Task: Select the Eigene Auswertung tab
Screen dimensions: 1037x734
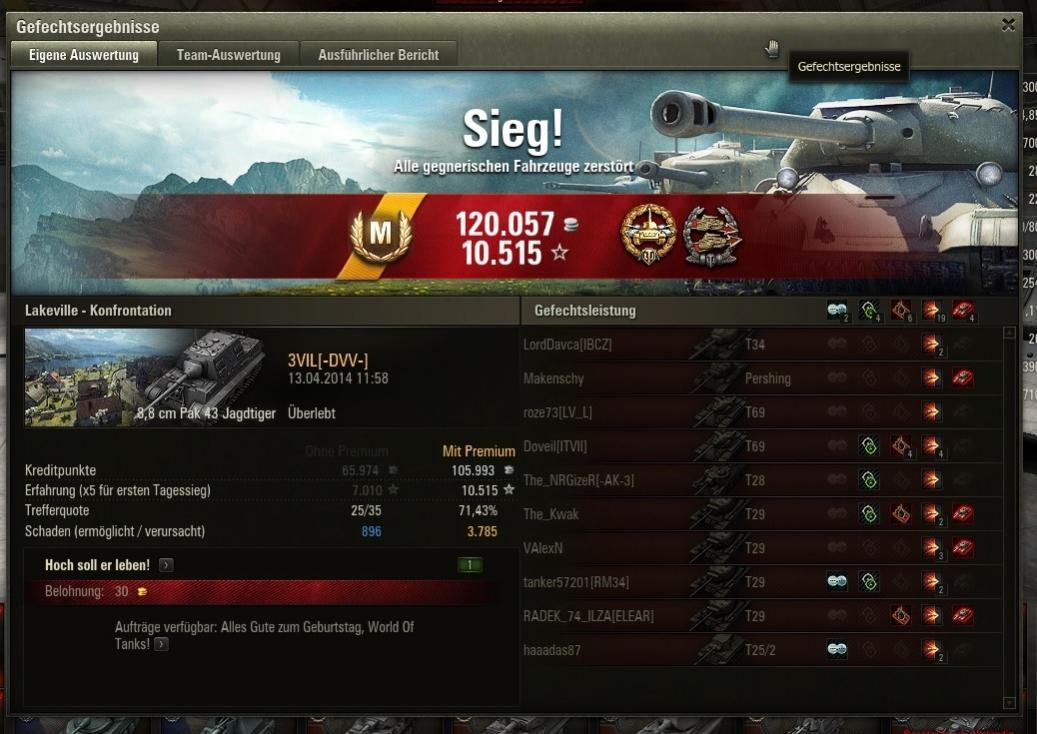Action: coord(84,55)
